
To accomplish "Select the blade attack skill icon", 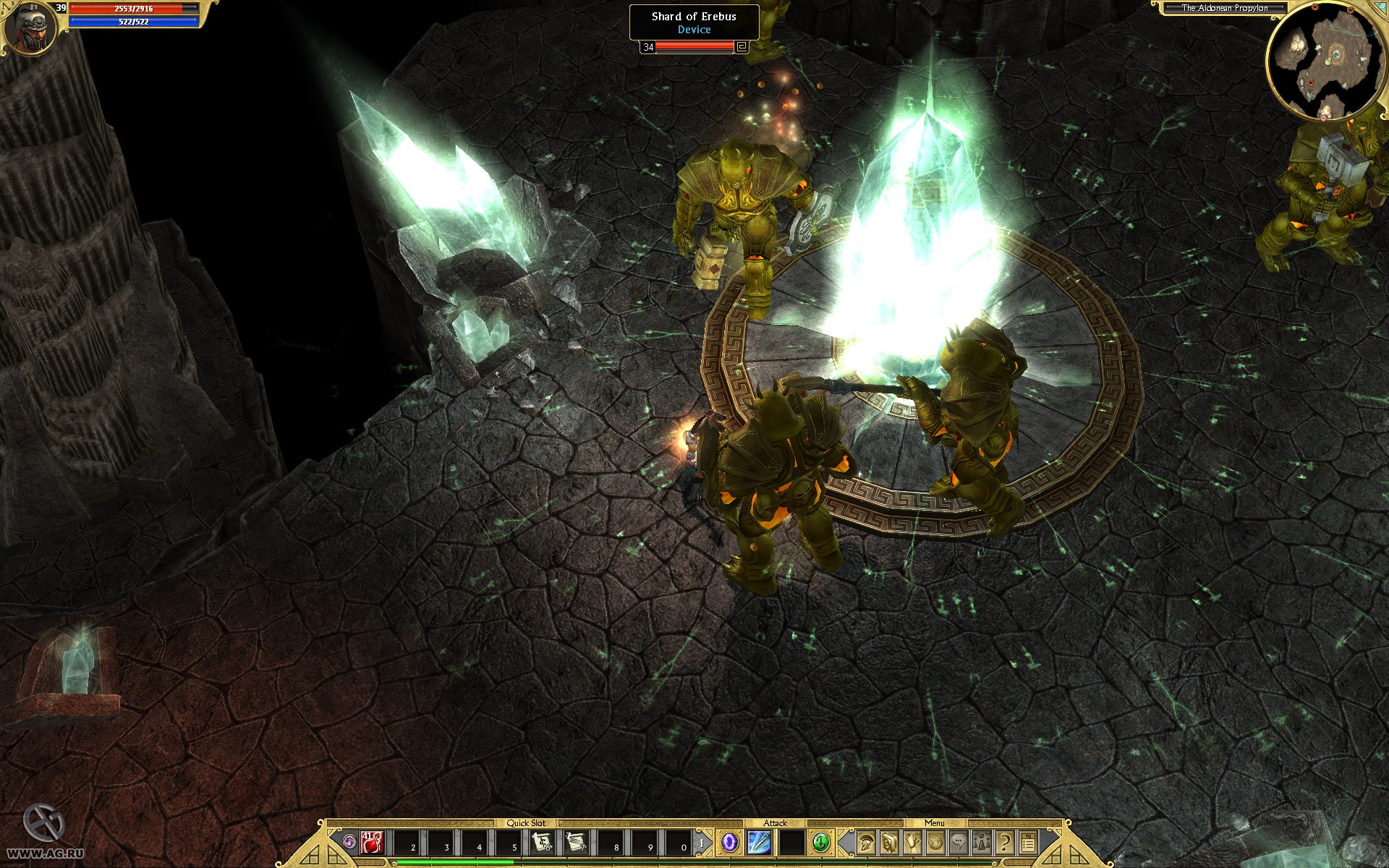I will pyautogui.click(x=759, y=843).
